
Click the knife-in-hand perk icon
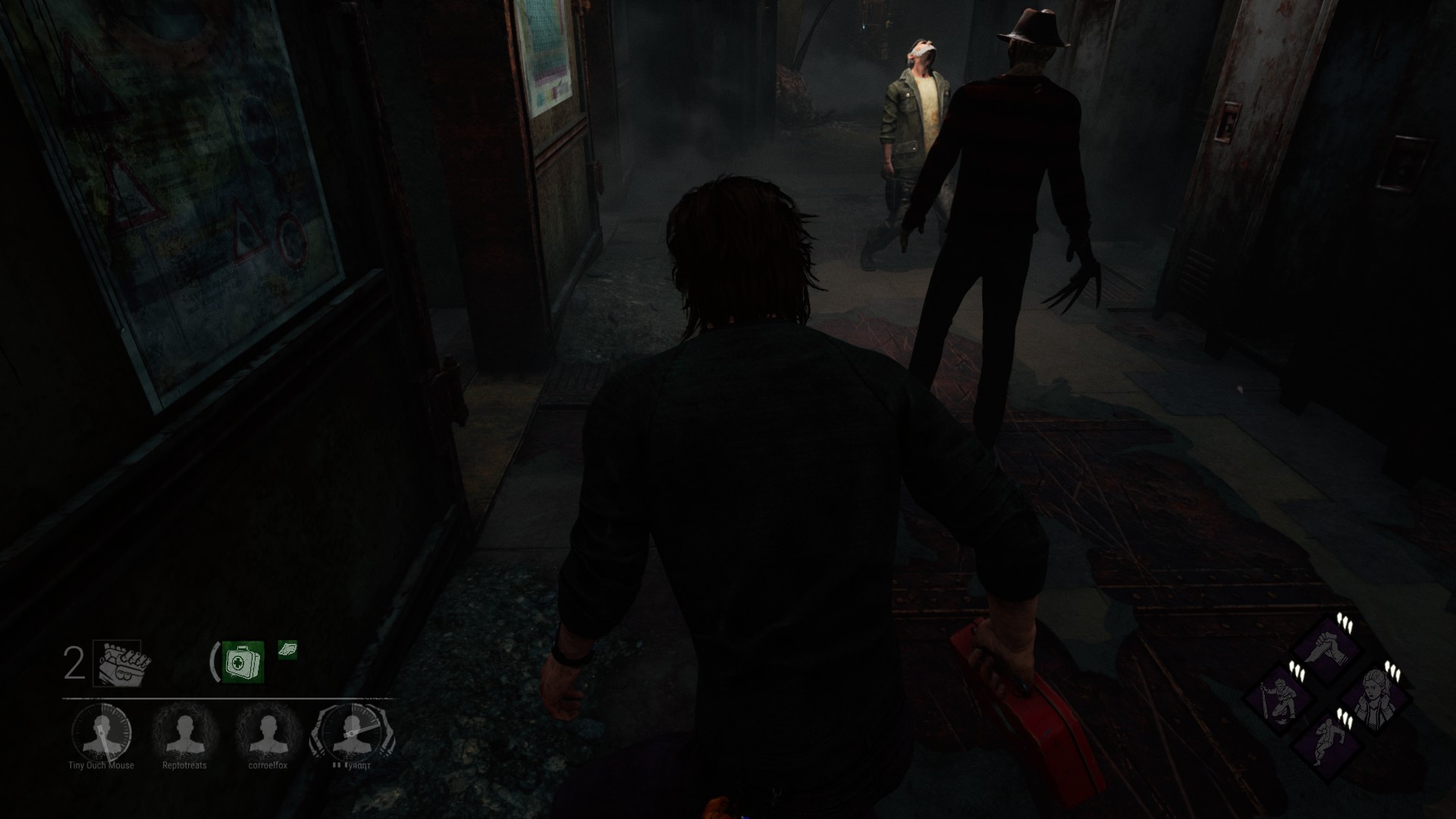coord(1326,651)
